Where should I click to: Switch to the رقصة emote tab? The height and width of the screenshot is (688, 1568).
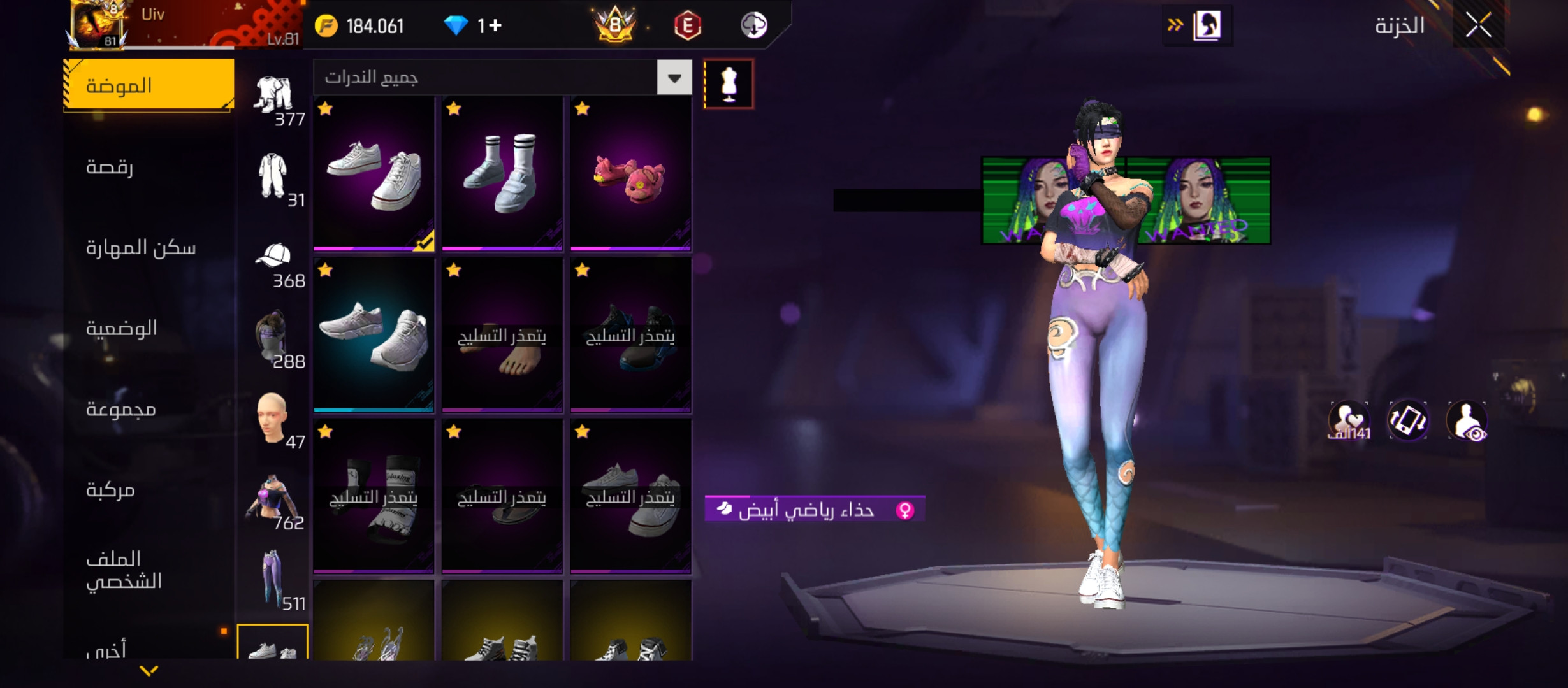click(110, 167)
